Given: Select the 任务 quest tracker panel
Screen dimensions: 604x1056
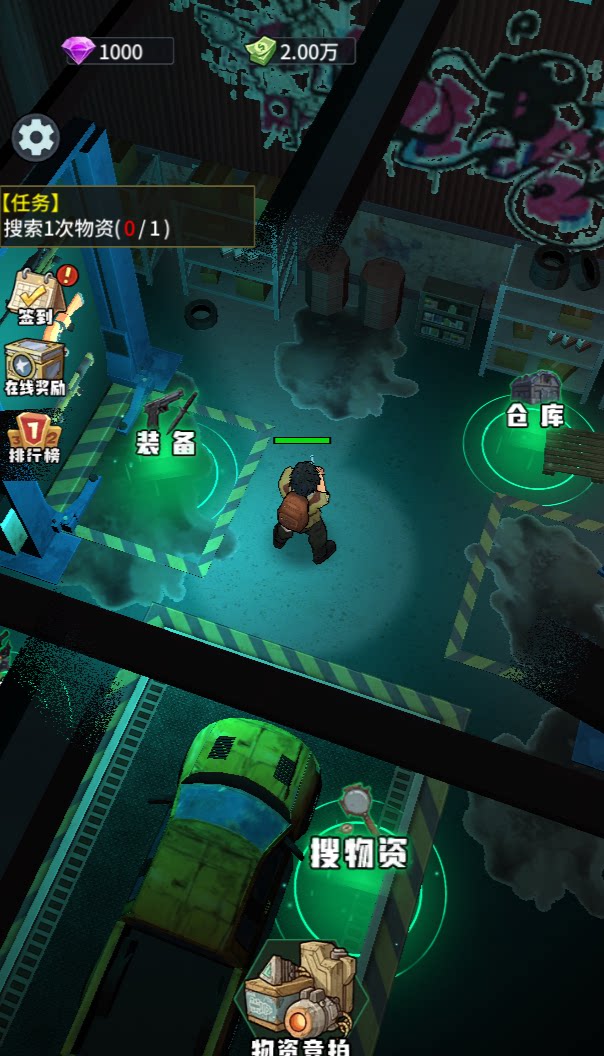Looking at the screenshot, I should tap(126, 217).
